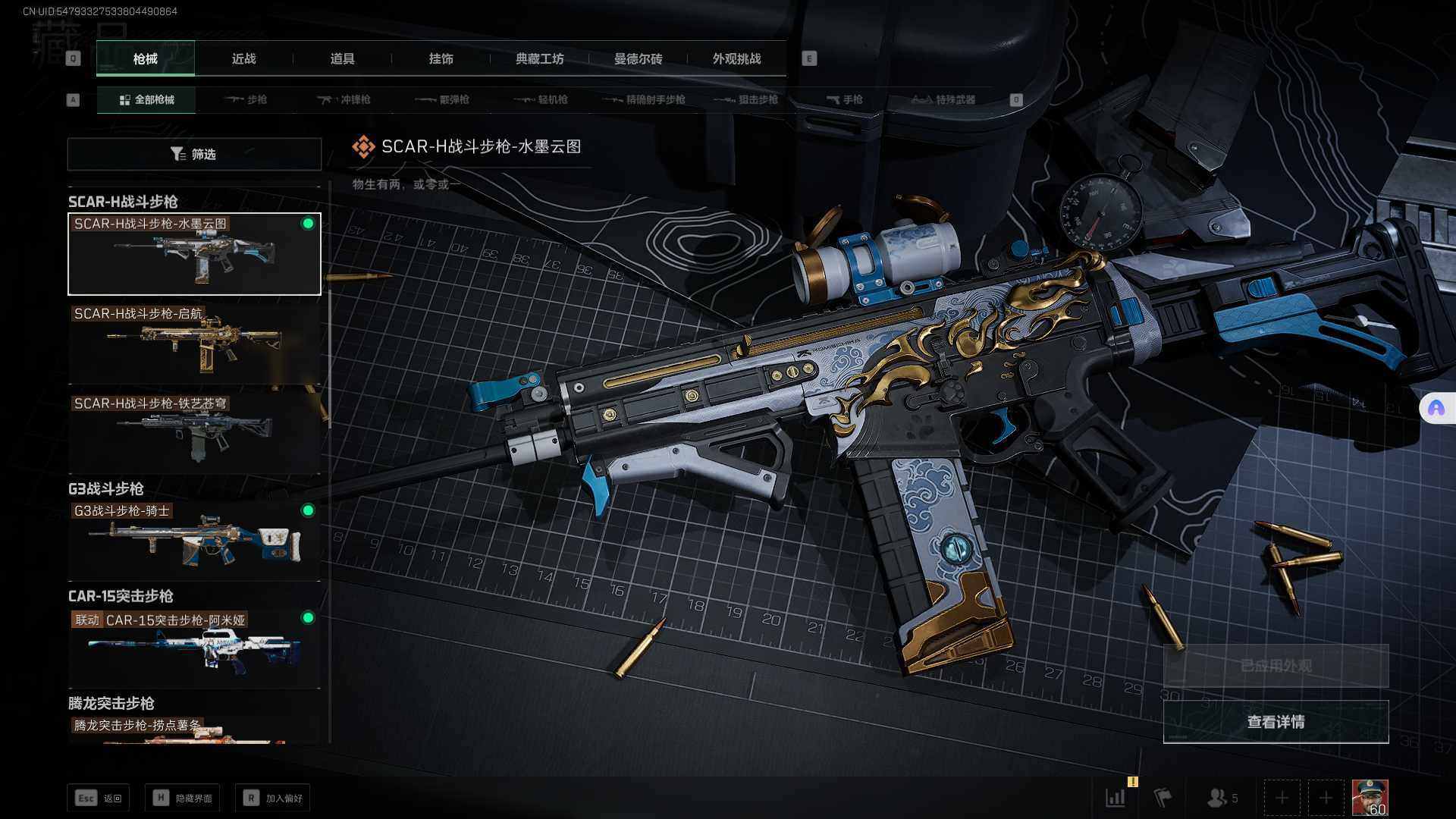The image size is (1456, 819).
Task: Open the 筛选 filter button
Action: [x=194, y=154]
